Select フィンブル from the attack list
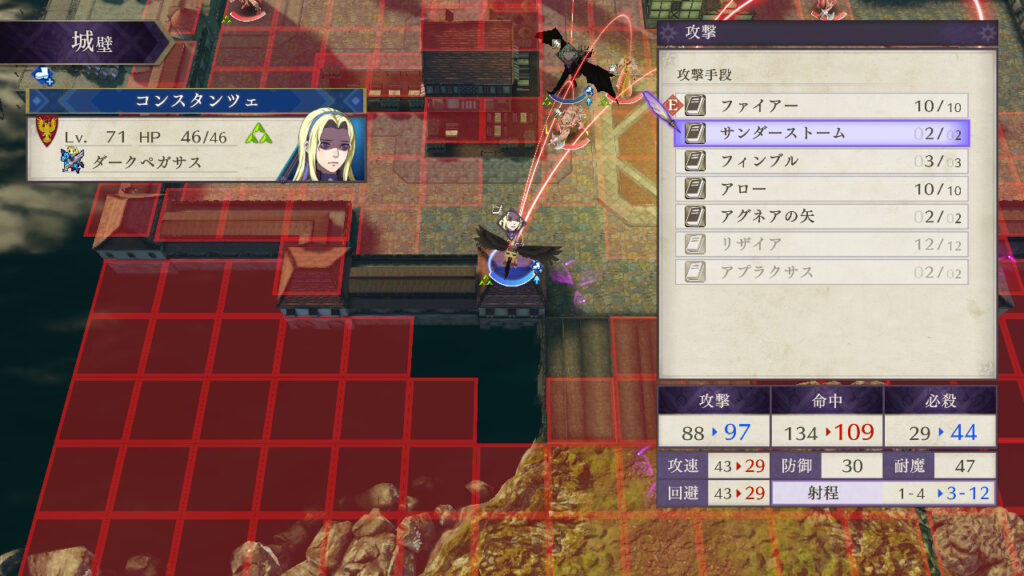The height and width of the screenshot is (576, 1024). point(822,161)
